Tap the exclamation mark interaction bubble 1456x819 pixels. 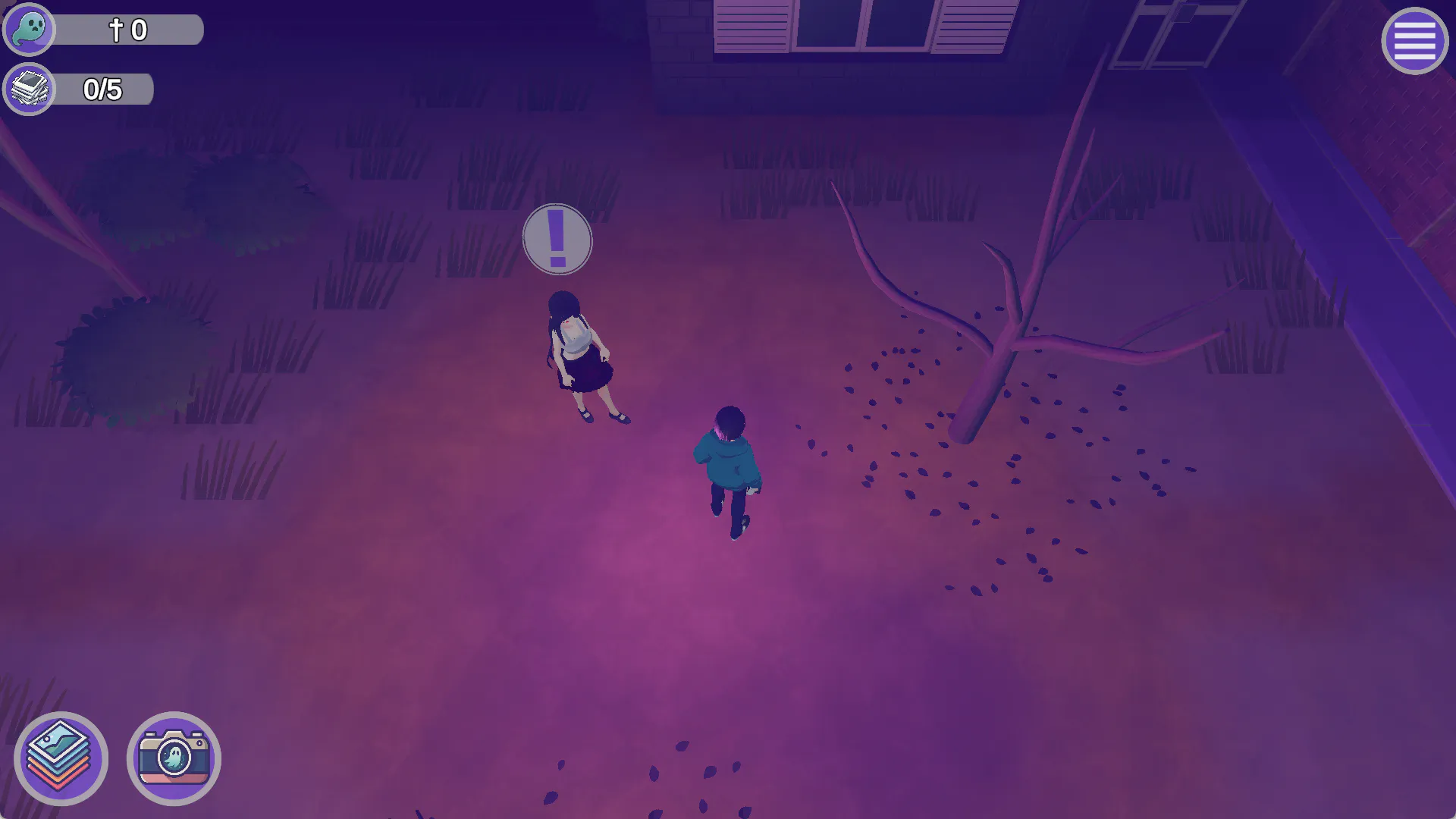click(x=557, y=240)
